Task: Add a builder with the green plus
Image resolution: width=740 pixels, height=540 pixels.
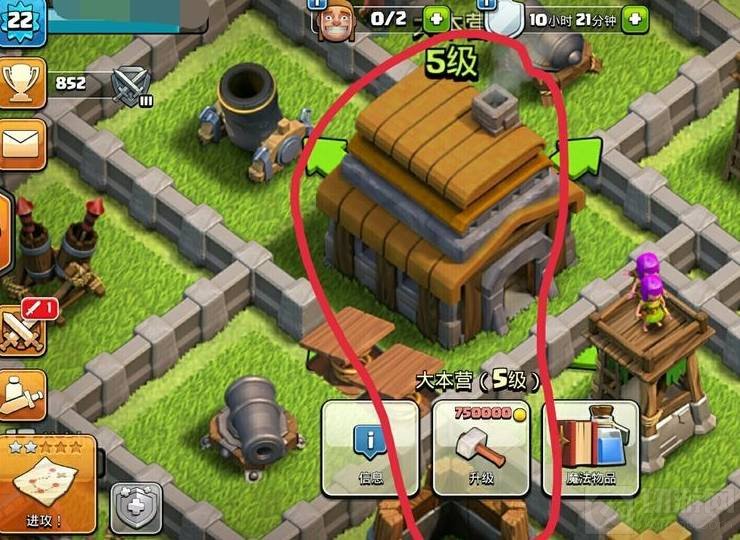Action: pyautogui.click(x=436, y=18)
